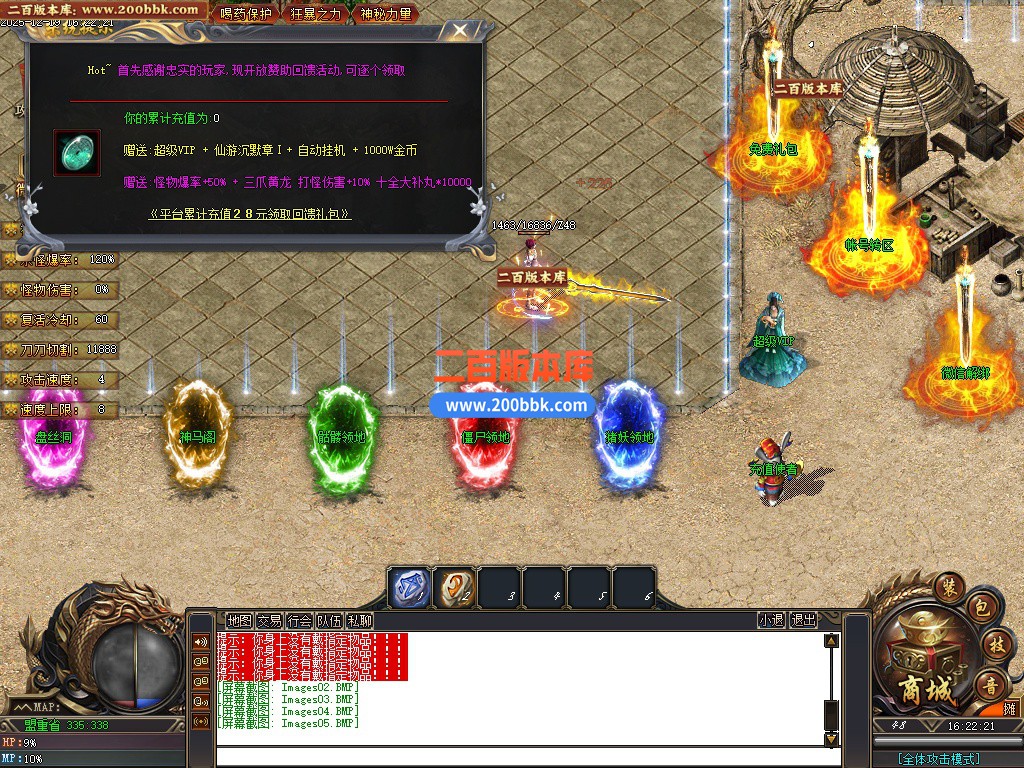Click the 退出 exit button
The width and height of the screenshot is (1024, 768).
coord(803,620)
